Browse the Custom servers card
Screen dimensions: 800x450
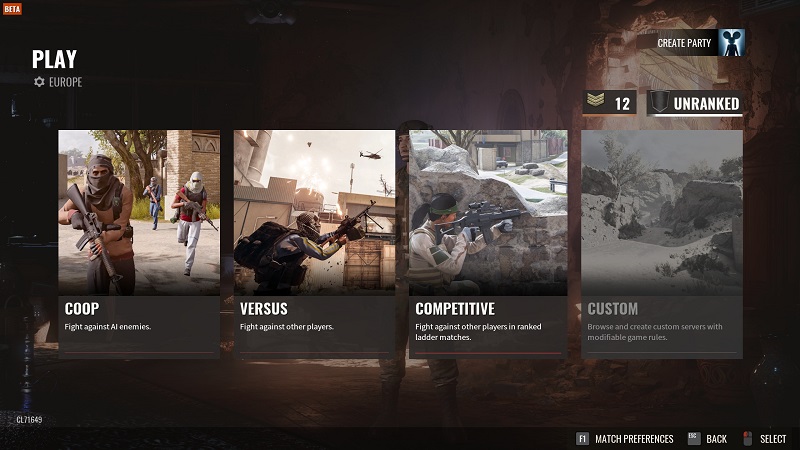click(x=662, y=242)
